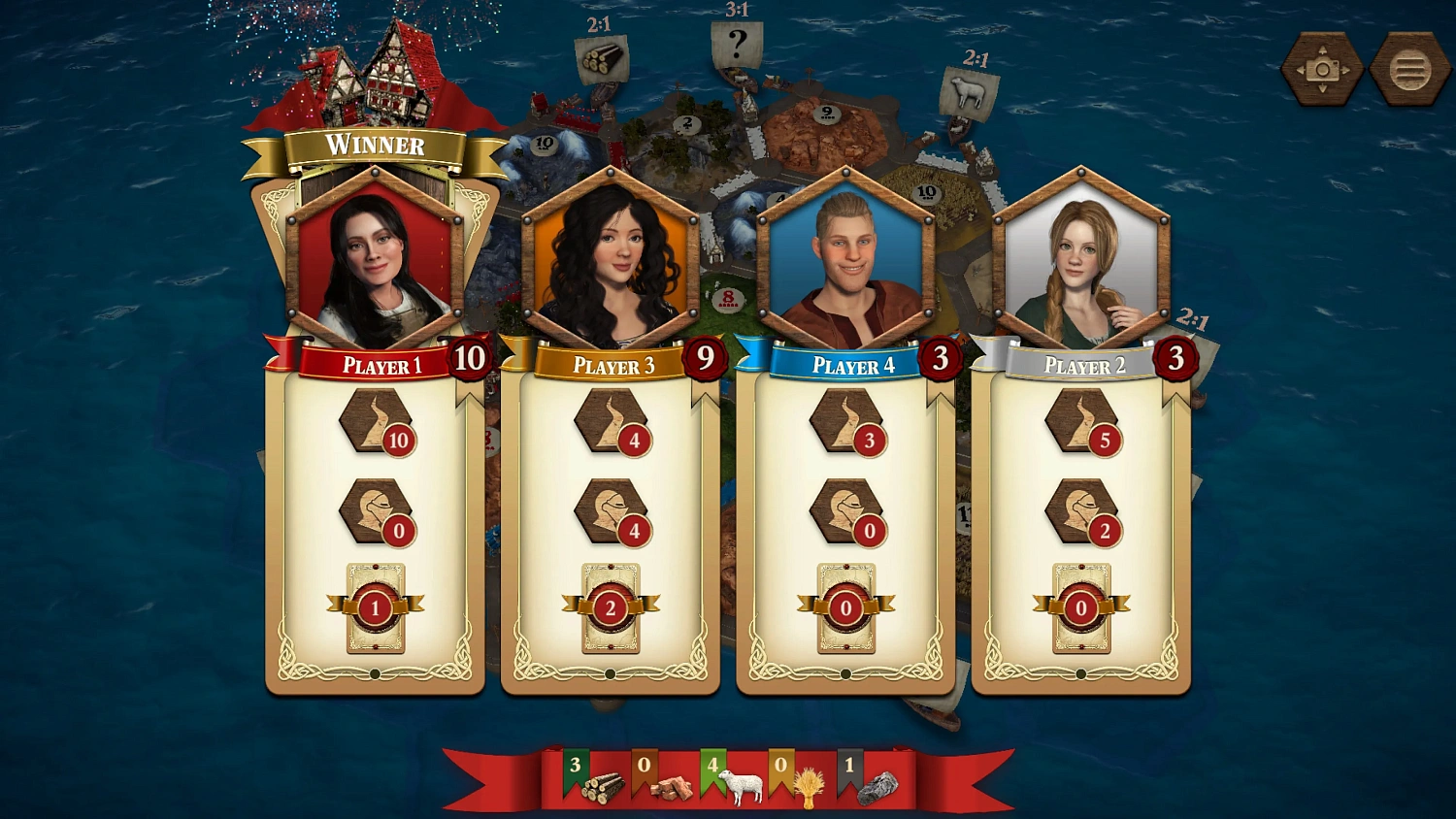This screenshot has height=819, width=1456.
Task: Select the Player 2 name ribbon
Action: point(1083,366)
